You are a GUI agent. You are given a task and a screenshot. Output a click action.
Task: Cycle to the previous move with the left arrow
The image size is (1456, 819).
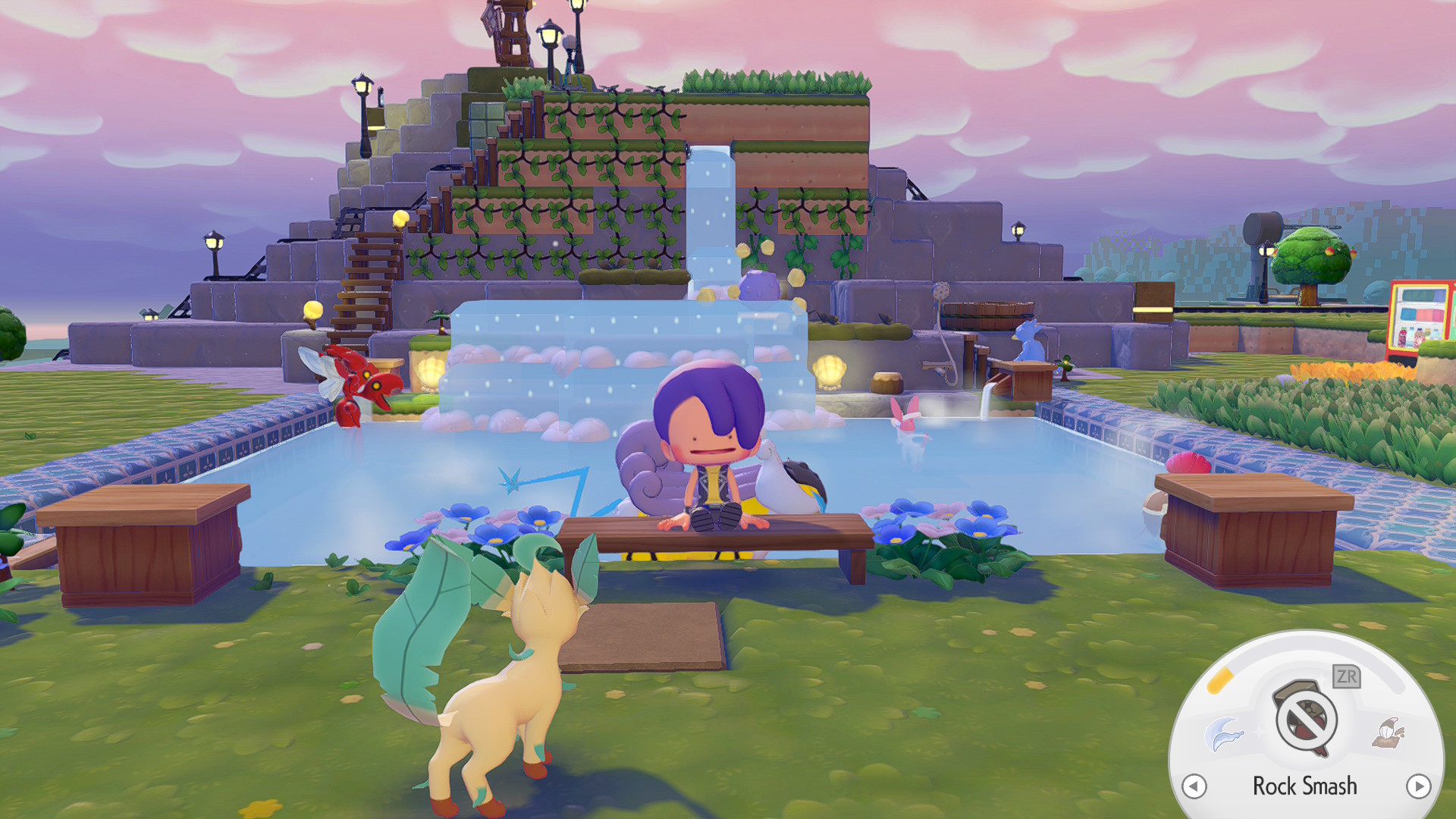click(1194, 787)
